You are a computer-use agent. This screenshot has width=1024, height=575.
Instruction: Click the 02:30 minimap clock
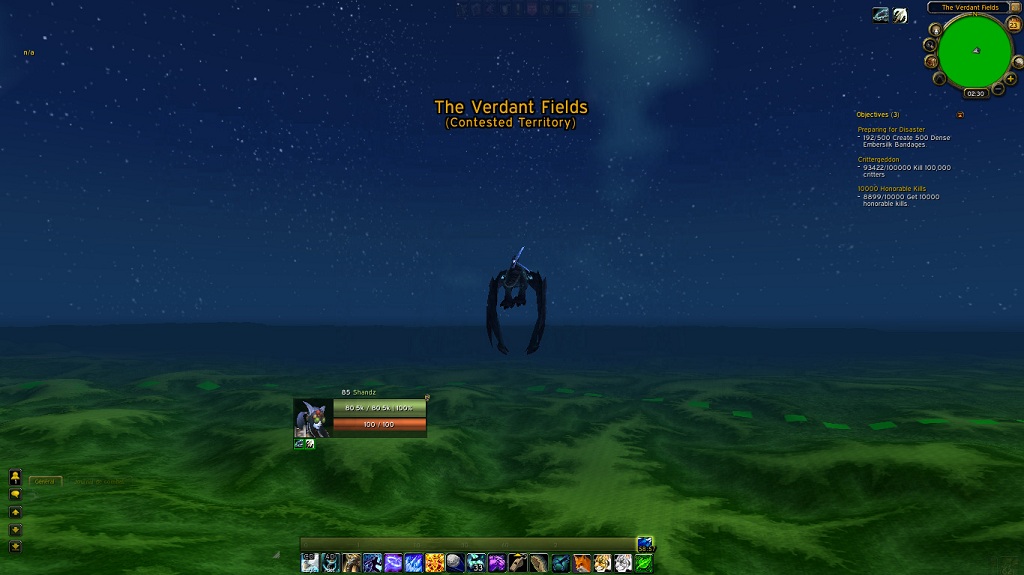(975, 93)
